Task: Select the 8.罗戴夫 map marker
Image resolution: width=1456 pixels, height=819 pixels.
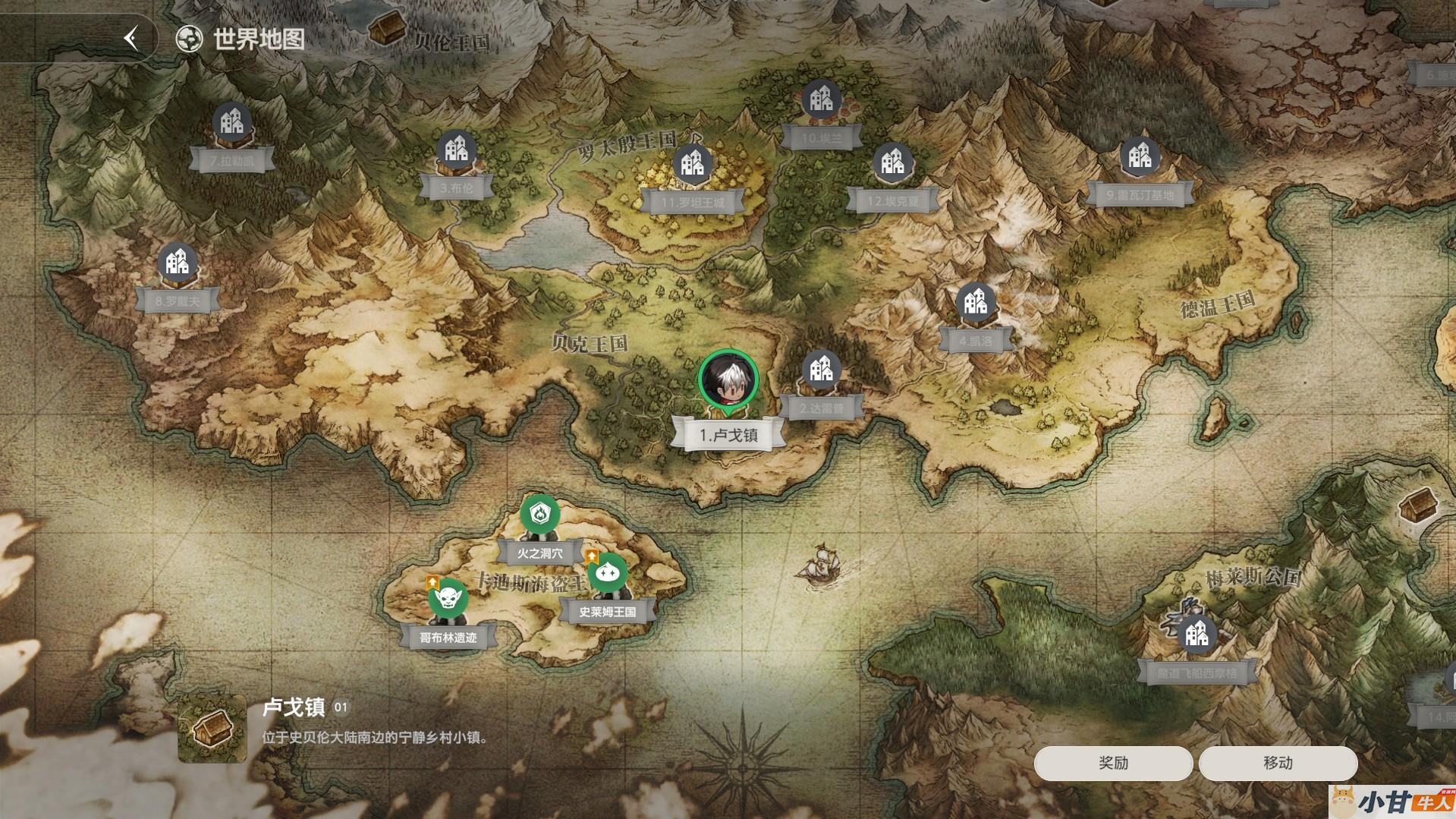Action: pyautogui.click(x=178, y=263)
